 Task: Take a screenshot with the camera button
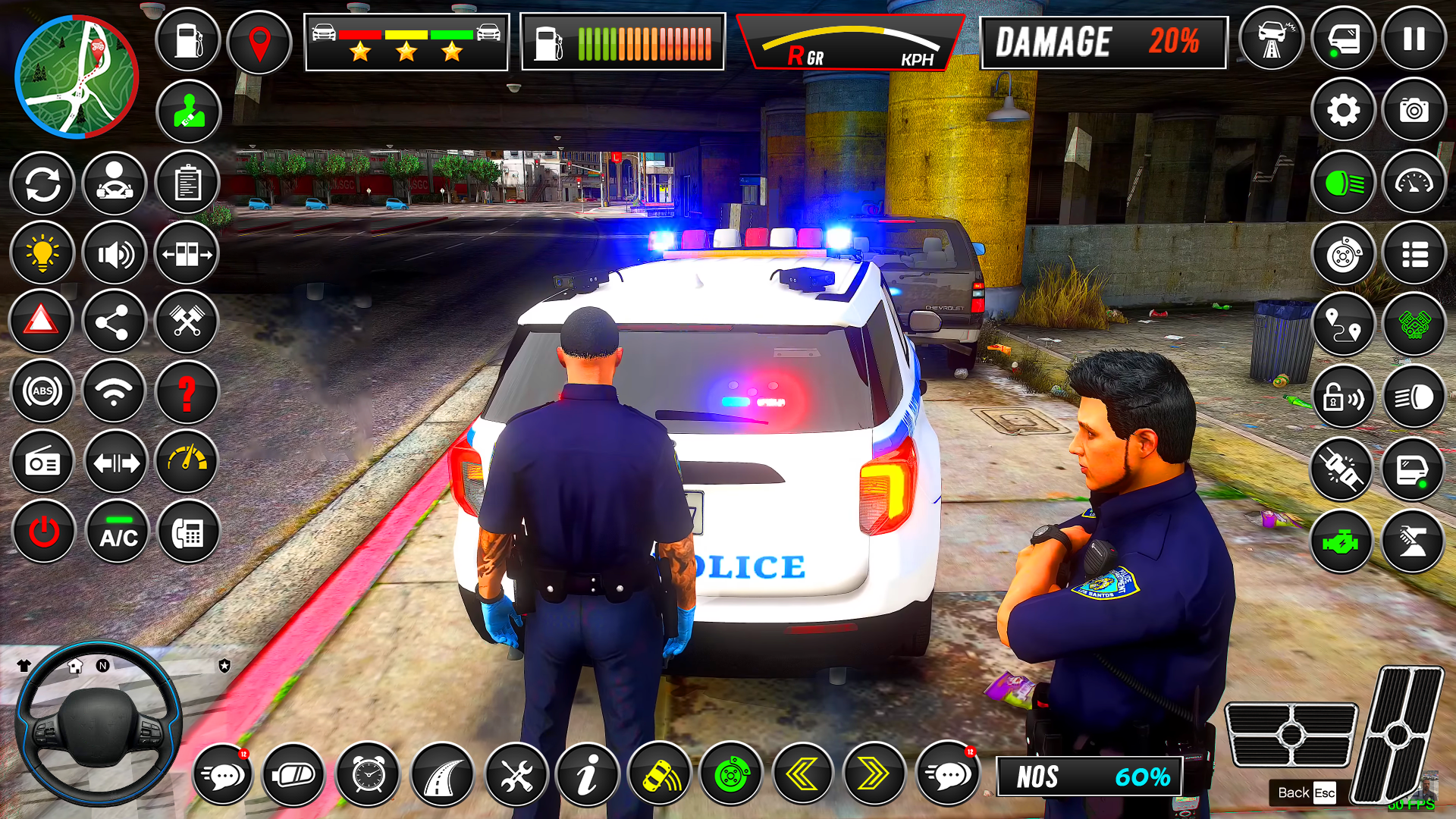1414,111
